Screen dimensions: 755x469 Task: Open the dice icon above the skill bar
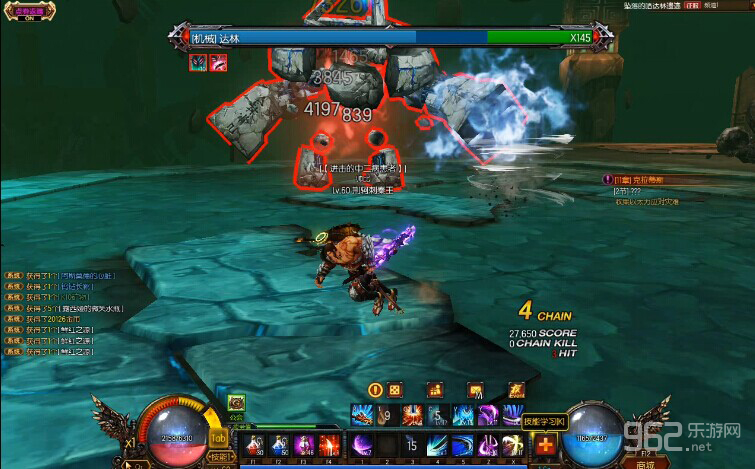coord(396,390)
